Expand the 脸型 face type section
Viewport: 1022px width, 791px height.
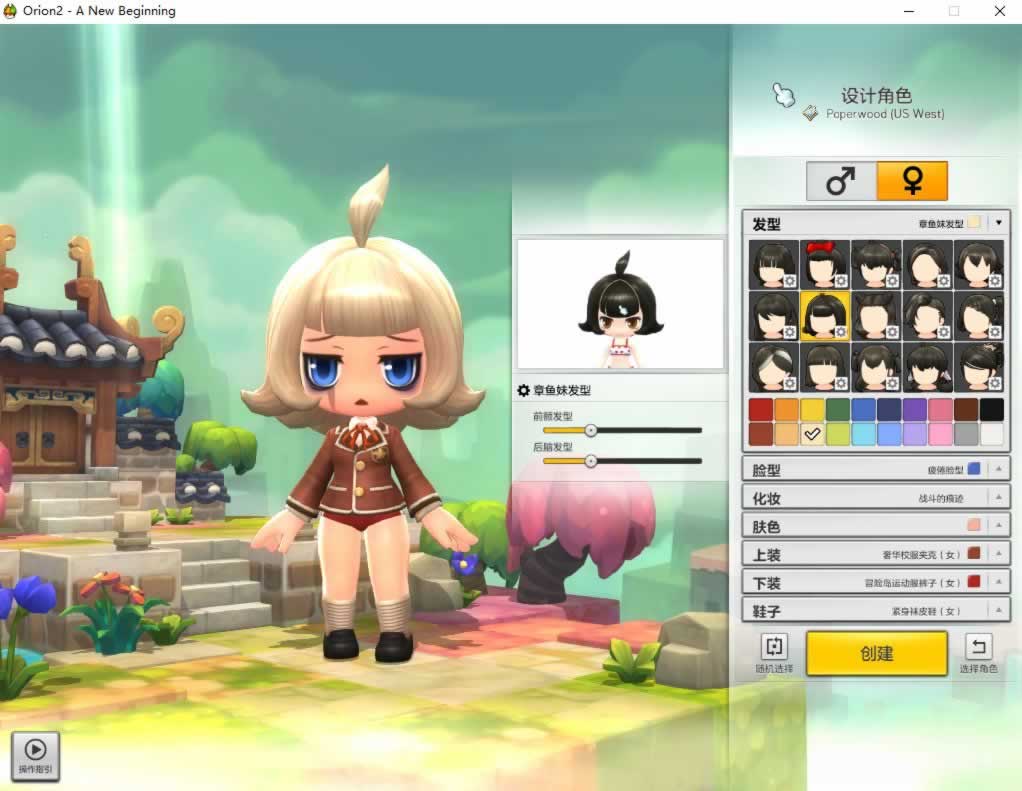point(876,469)
